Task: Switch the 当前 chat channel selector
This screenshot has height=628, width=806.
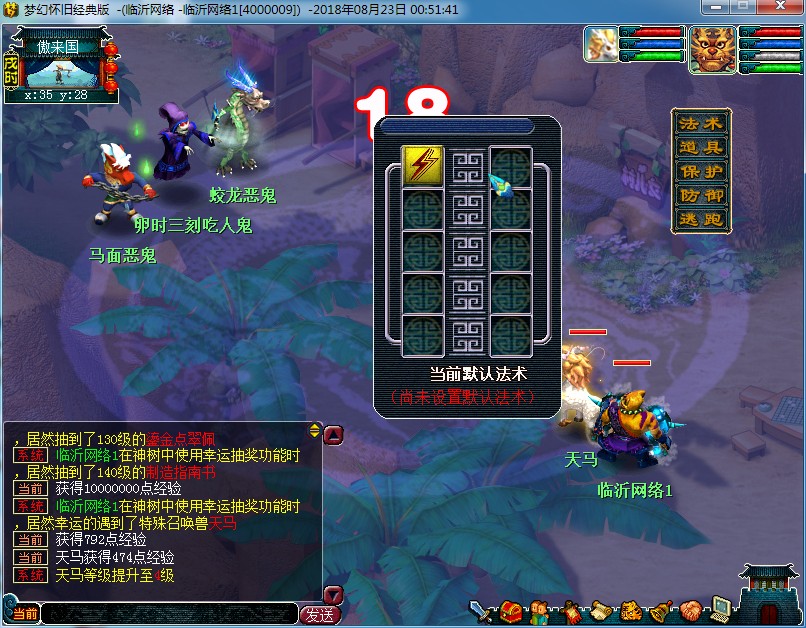Action: [24, 614]
